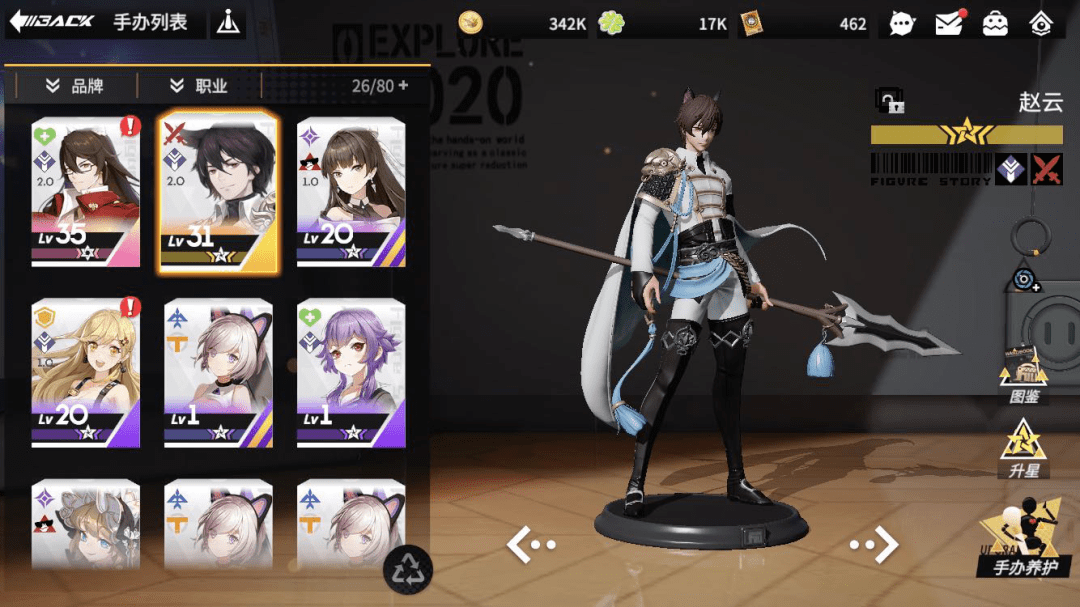Choose the Lv 20 blonde girl card

tap(86, 372)
